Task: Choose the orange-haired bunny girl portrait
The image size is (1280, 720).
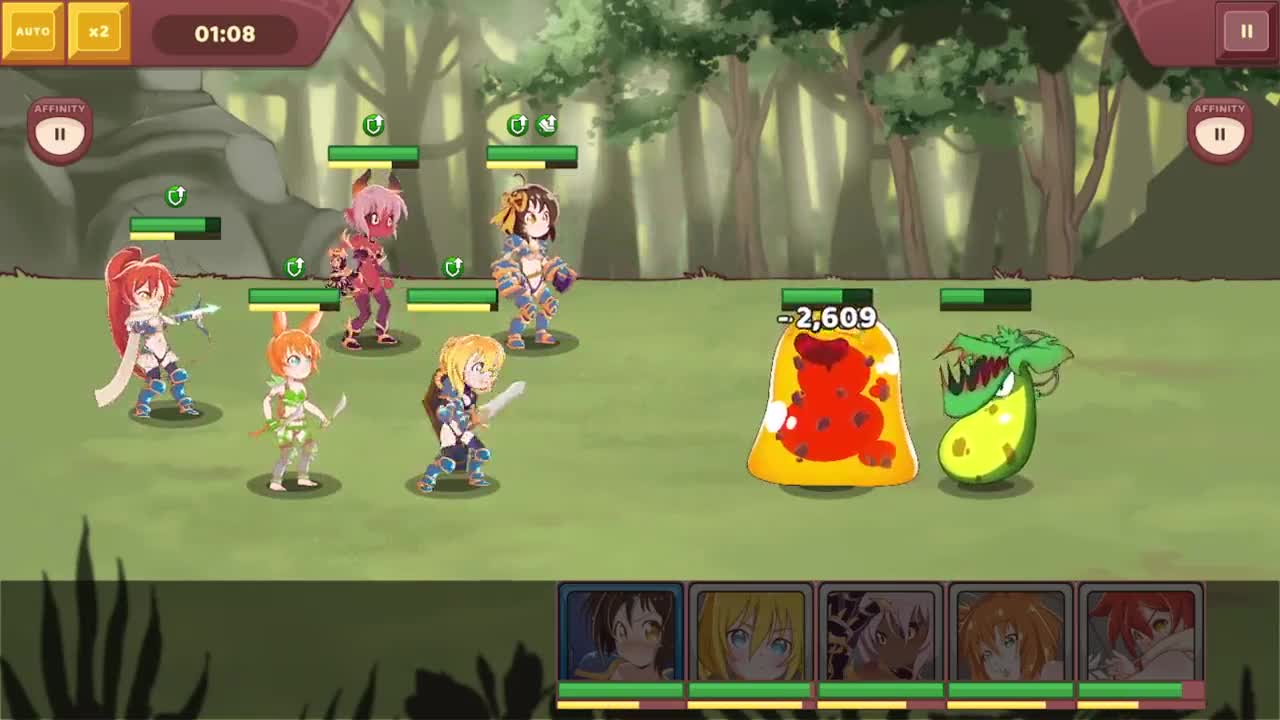Action: [x=1010, y=633]
